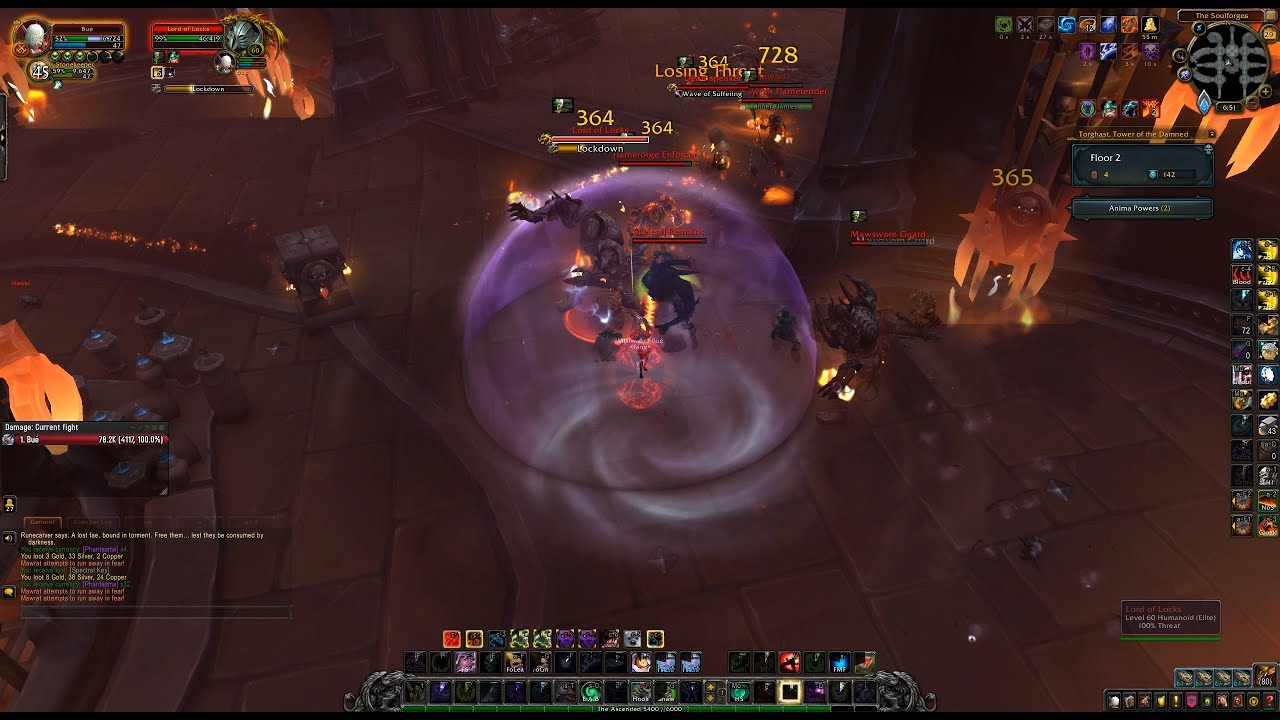Open the chat menu via chat bubble icon
The image size is (1280, 720).
(9, 592)
